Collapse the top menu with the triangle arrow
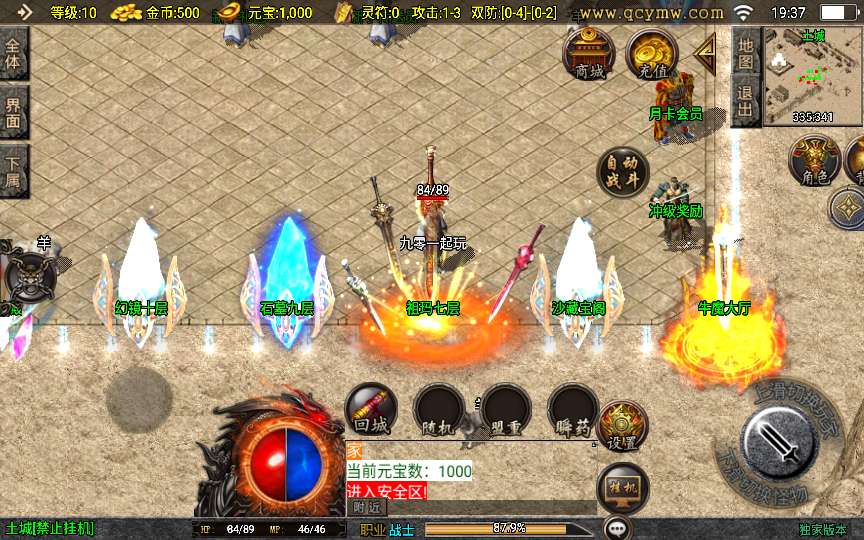Screen dimensions: 864x540 click(x=706, y=50)
